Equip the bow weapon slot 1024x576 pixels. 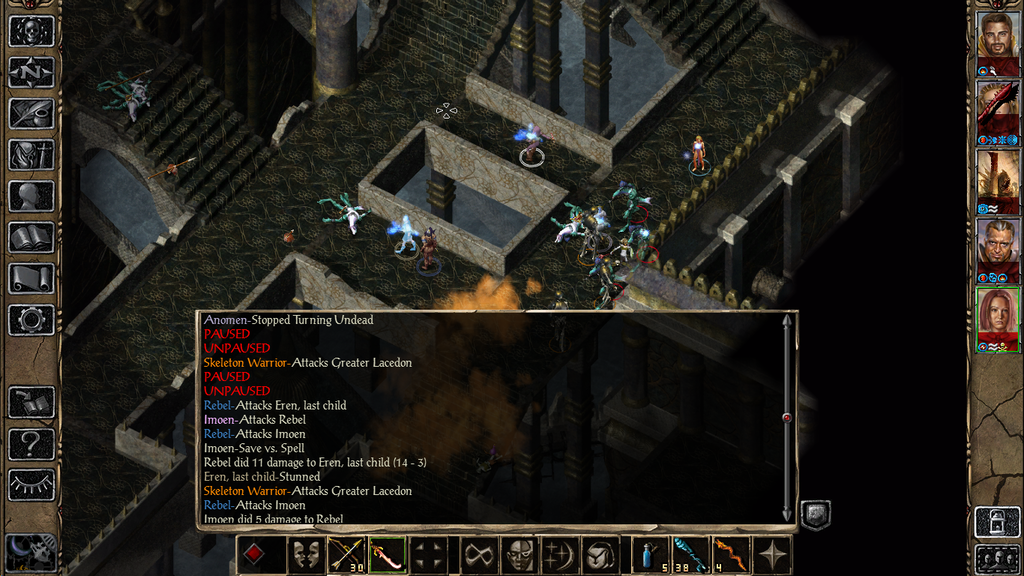point(345,555)
